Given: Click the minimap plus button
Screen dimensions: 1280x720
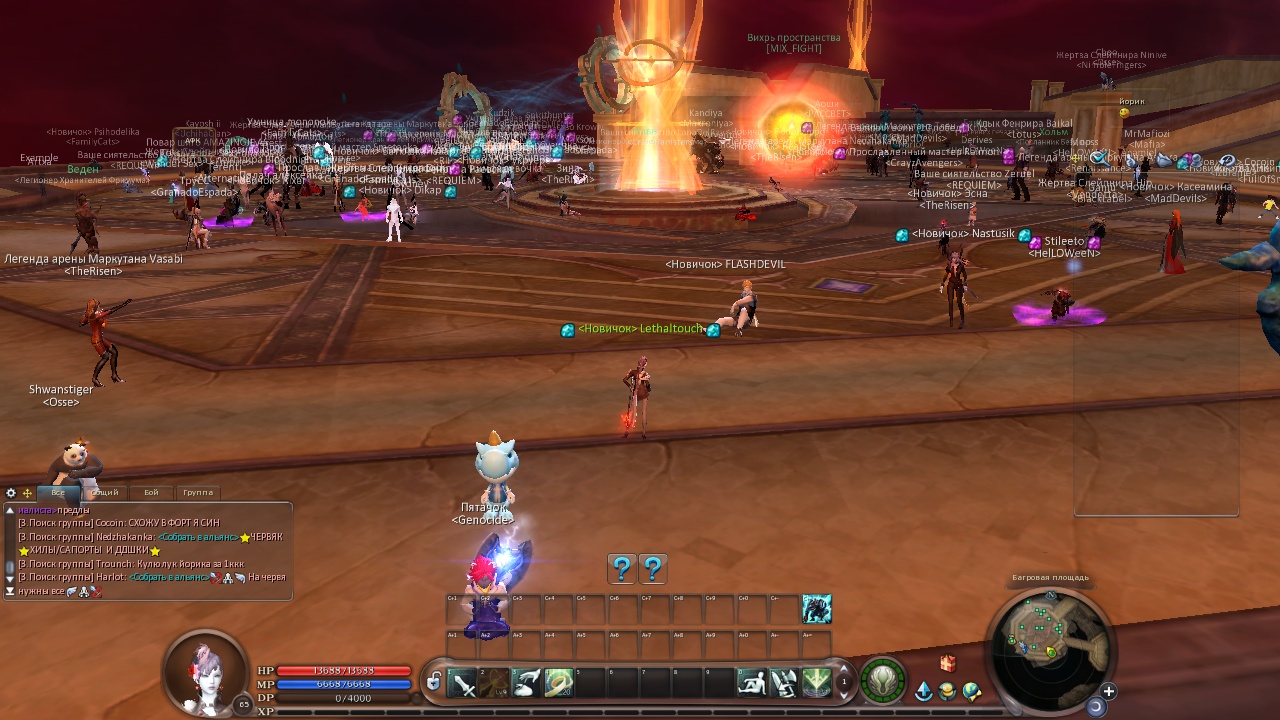Looking at the screenshot, I should click(1108, 691).
